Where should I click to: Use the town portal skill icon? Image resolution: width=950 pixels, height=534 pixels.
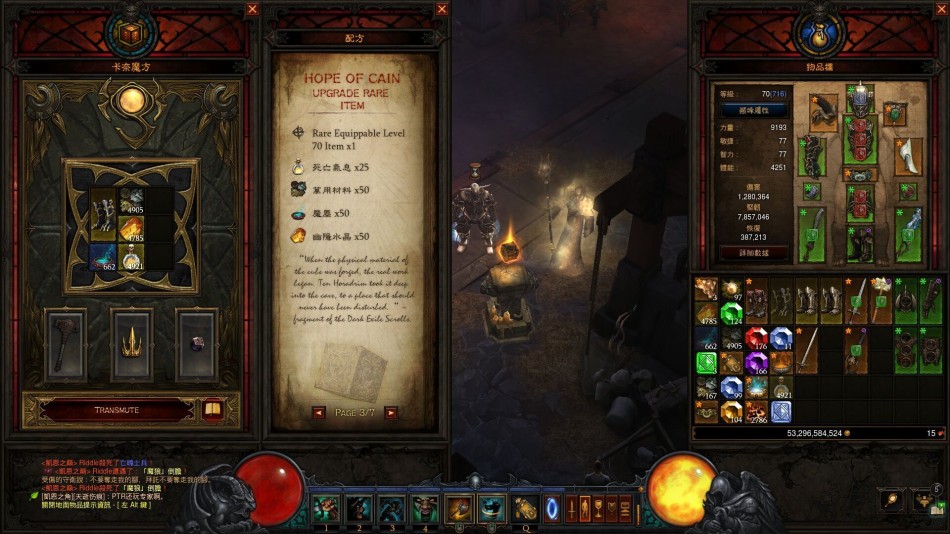551,508
